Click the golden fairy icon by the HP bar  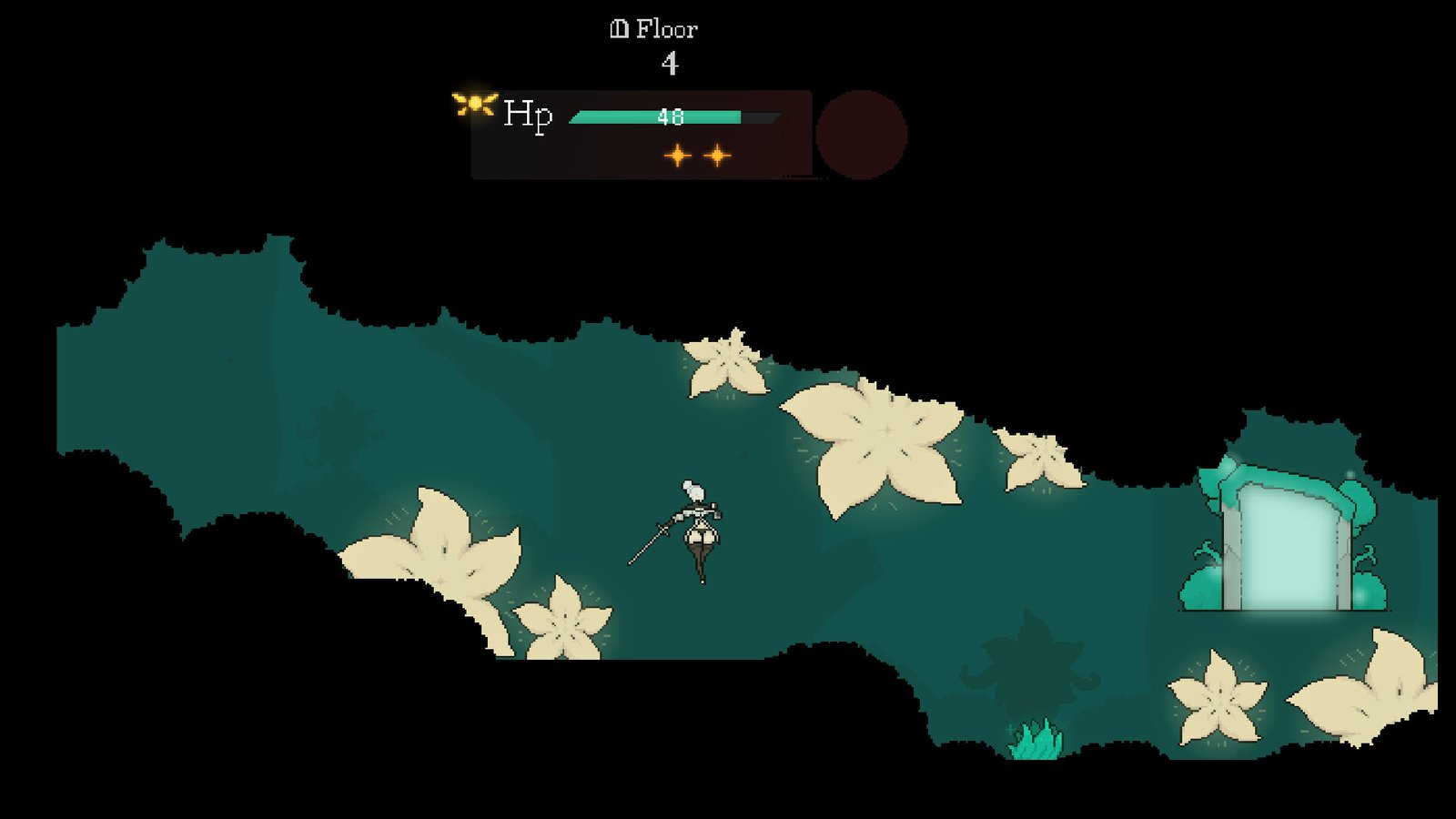pos(474,106)
